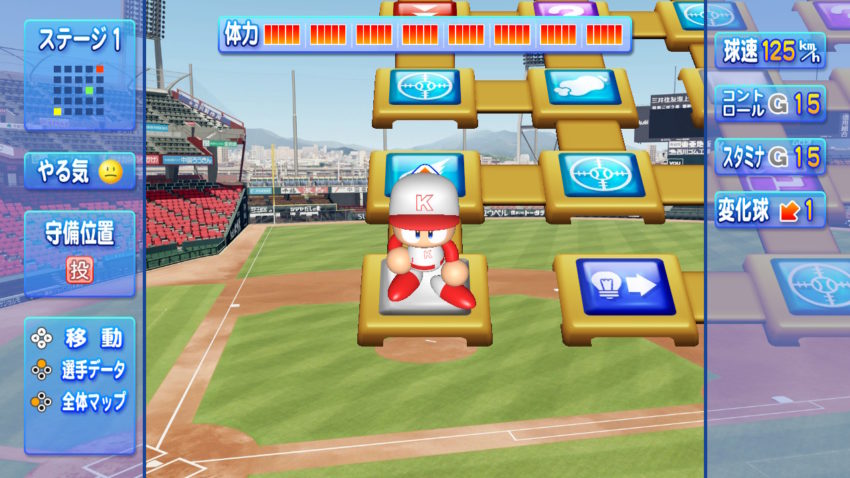Click the 守備位置 pitcher position badge
Image resolution: width=850 pixels, height=478 pixels.
[79, 268]
